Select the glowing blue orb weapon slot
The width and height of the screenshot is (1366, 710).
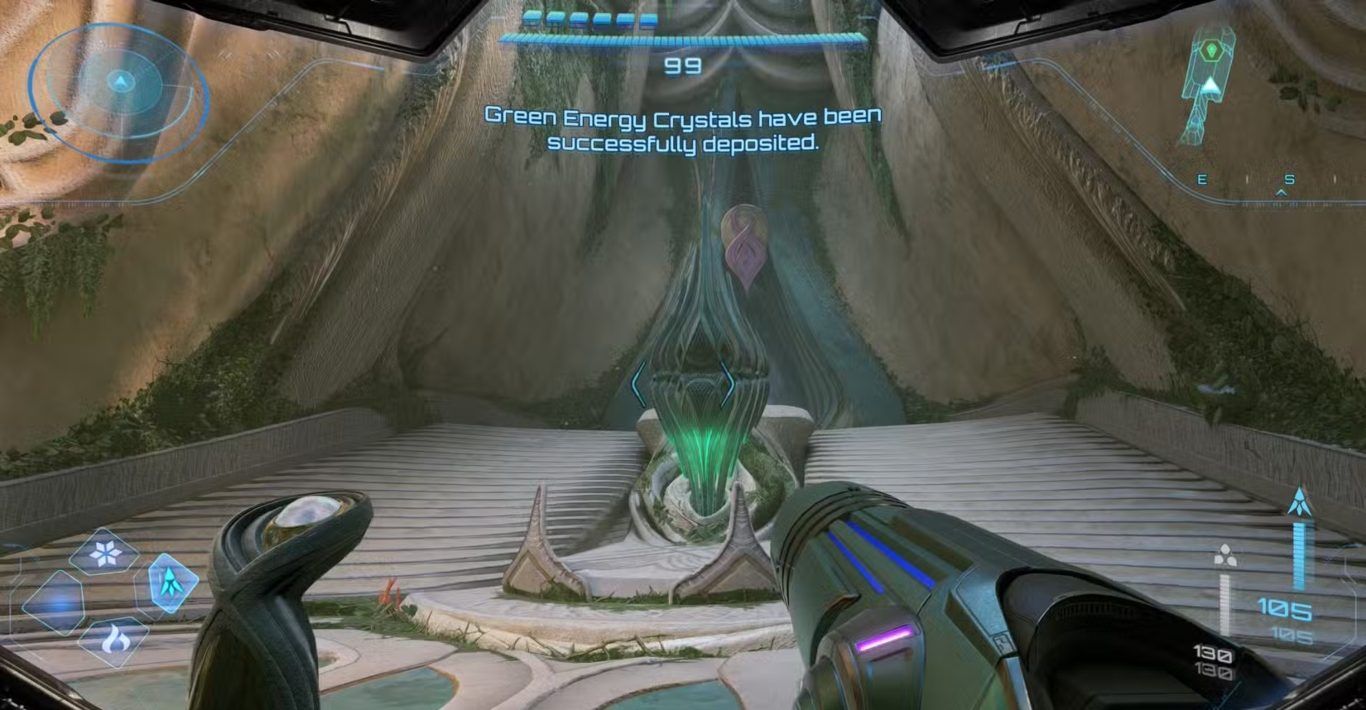pyautogui.click(x=52, y=603)
